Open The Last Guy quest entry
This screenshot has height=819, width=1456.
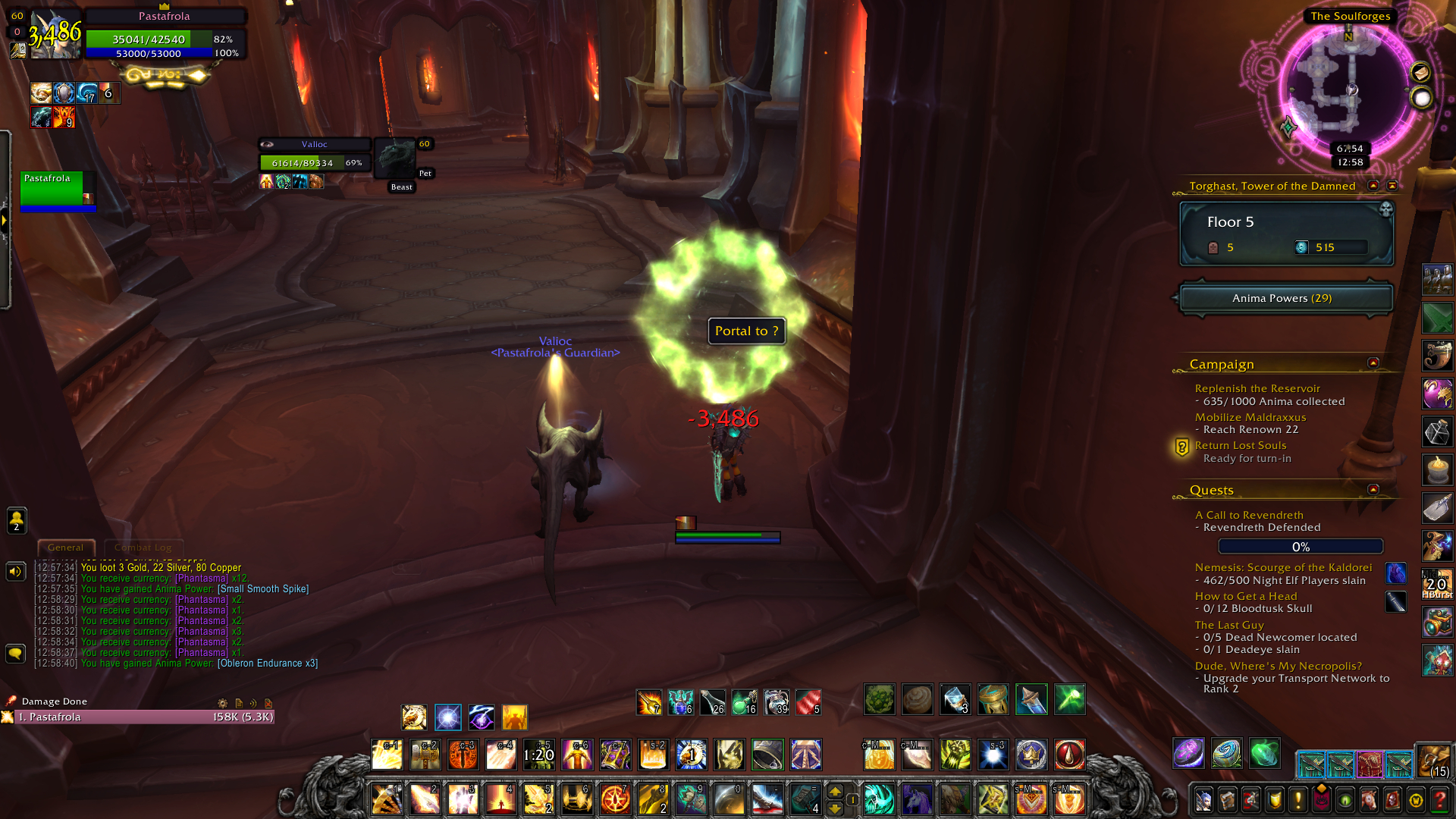point(1228,626)
